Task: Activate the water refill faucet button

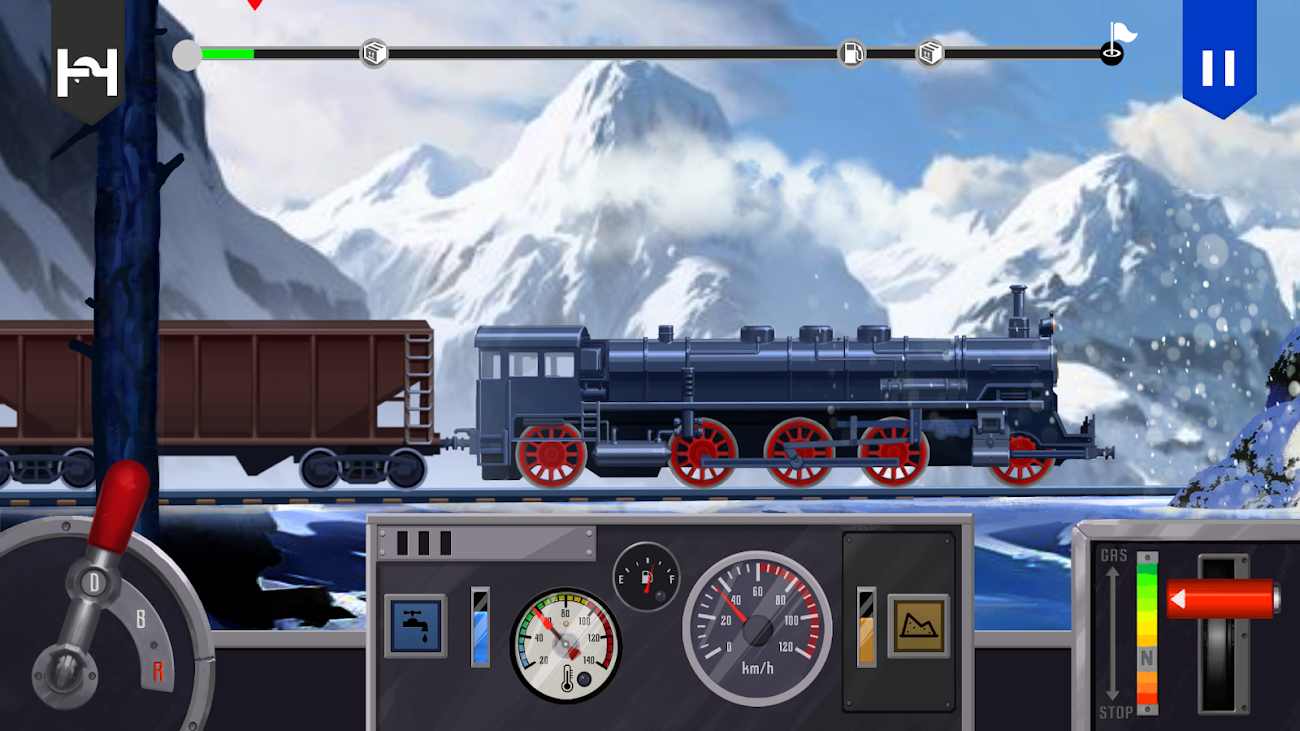Action: [415, 626]
